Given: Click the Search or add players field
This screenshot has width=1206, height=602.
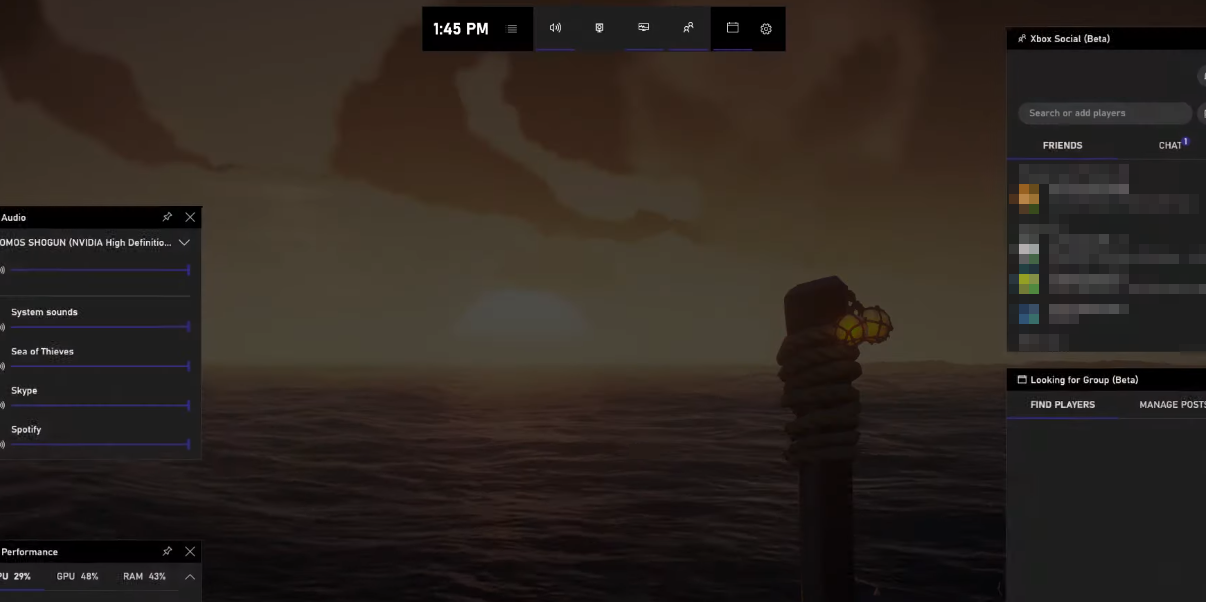Looking at the screenshot, I should pyautogui.click(x=1104, y=113).
